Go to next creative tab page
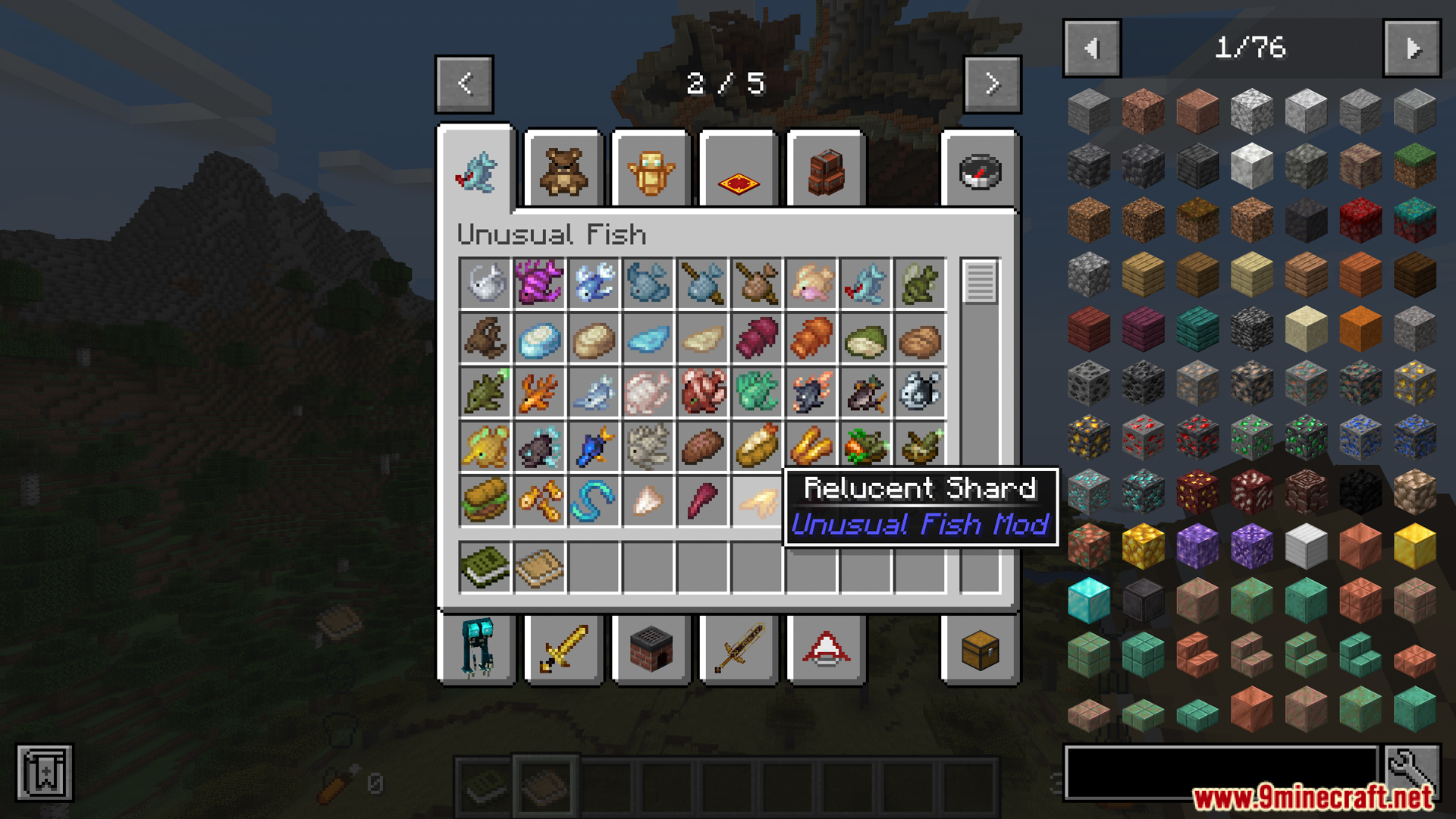1456x819 pixels. (x=992, y=83)
